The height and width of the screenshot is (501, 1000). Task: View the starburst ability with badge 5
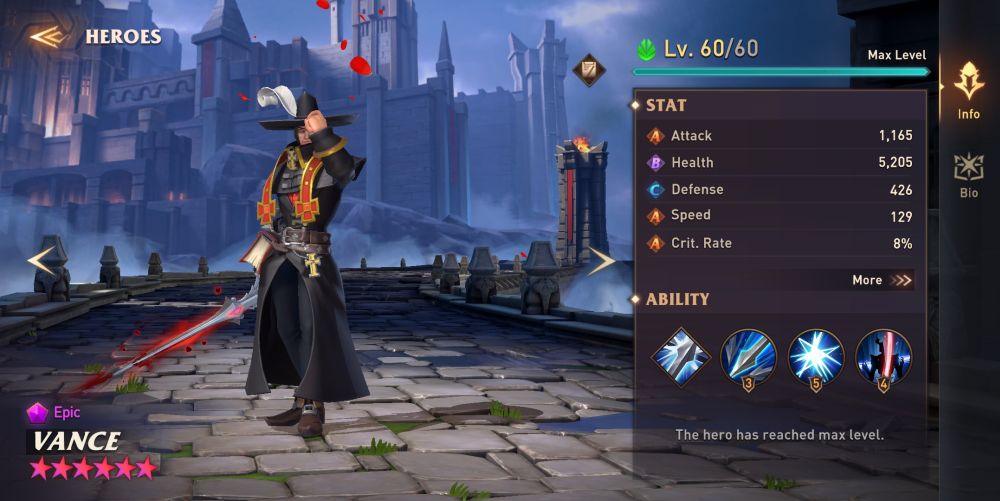coord(816,357)
